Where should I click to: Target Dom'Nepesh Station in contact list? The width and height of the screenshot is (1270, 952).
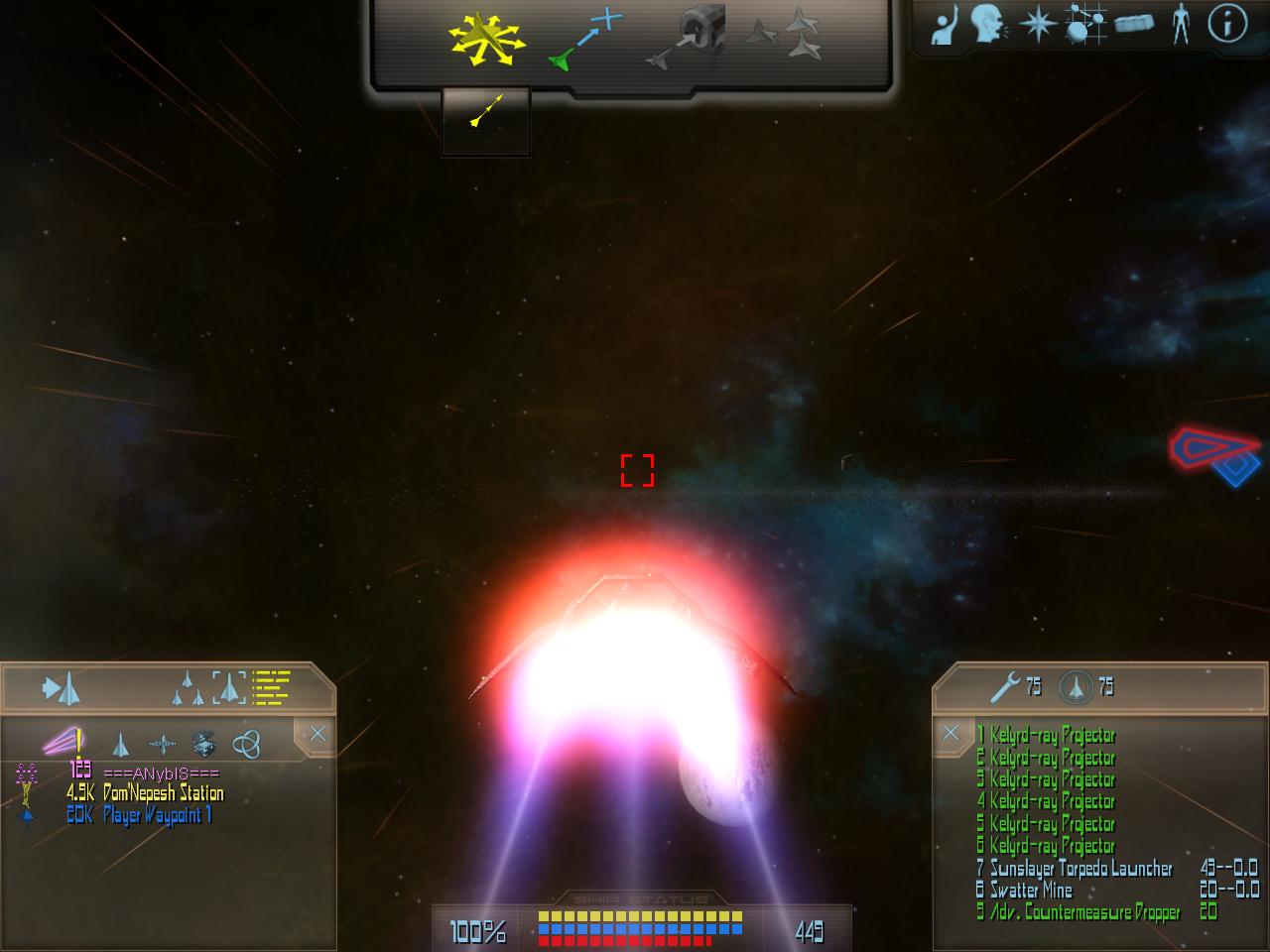click(163, 793)
